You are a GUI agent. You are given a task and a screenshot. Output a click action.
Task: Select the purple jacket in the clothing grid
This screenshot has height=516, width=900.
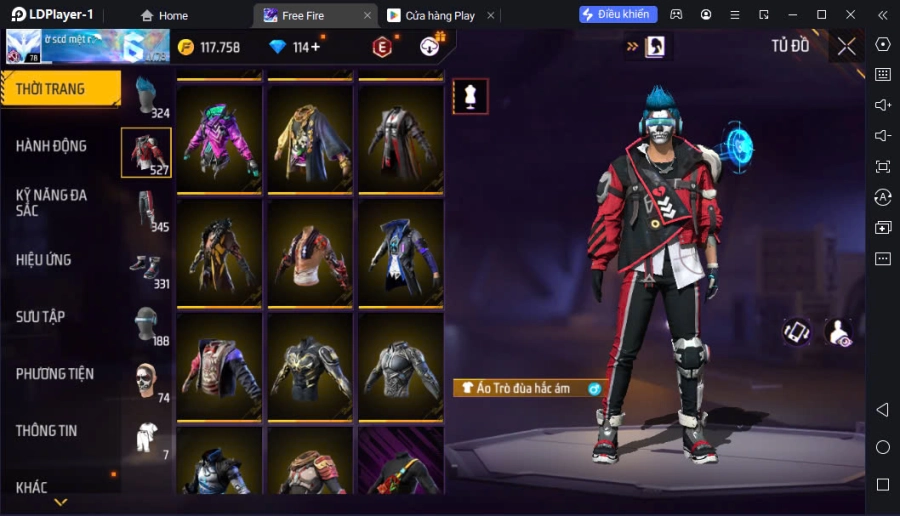point(219,138)
